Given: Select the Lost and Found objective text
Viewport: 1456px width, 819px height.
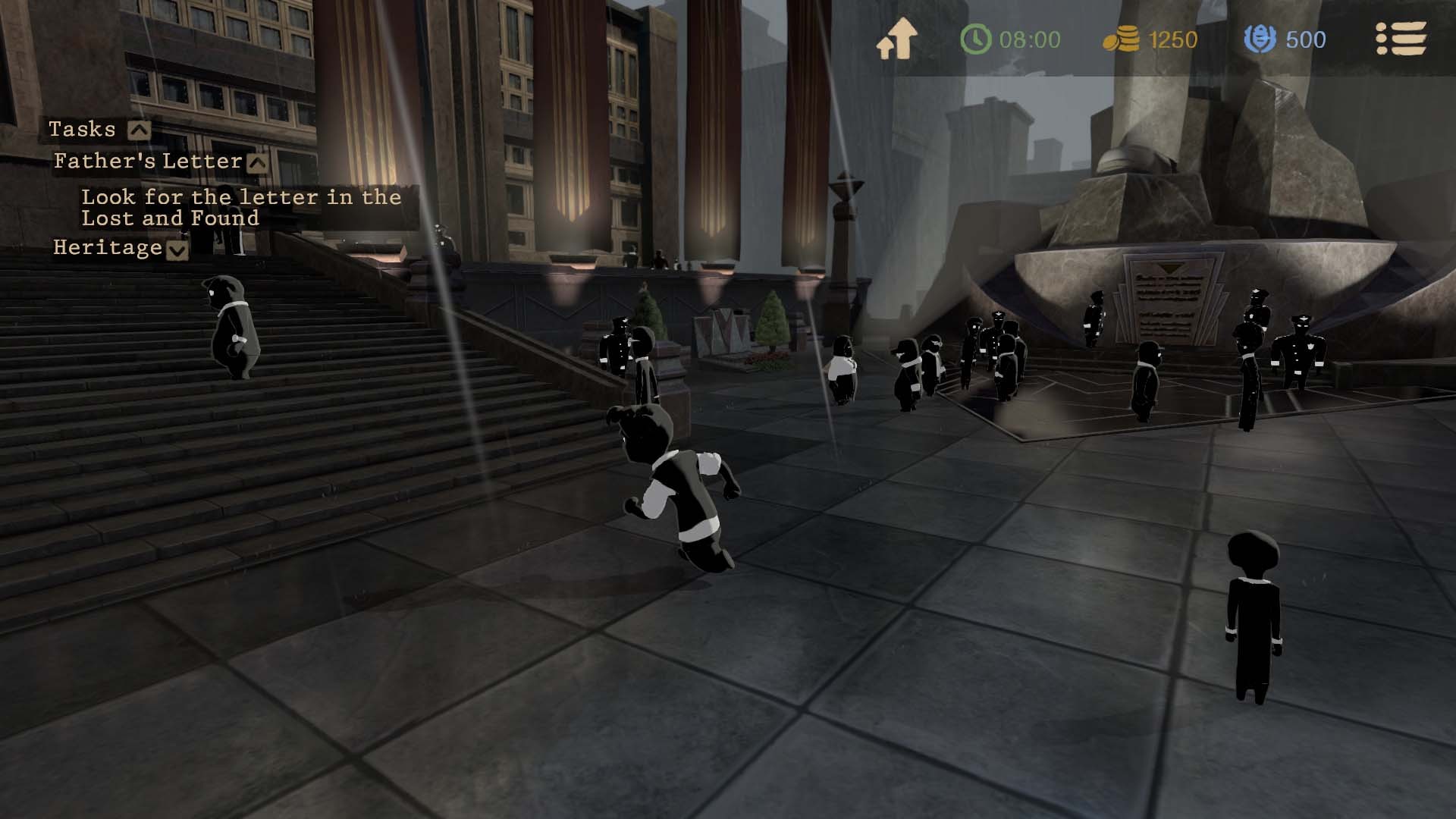Looking at the screenshot, I should pos(240,208).
